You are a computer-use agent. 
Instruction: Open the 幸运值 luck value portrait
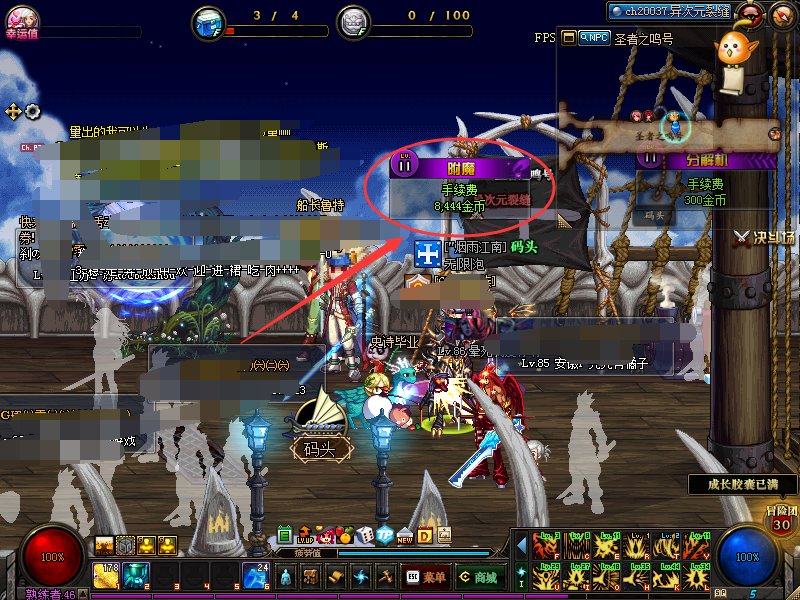point(20,16)
